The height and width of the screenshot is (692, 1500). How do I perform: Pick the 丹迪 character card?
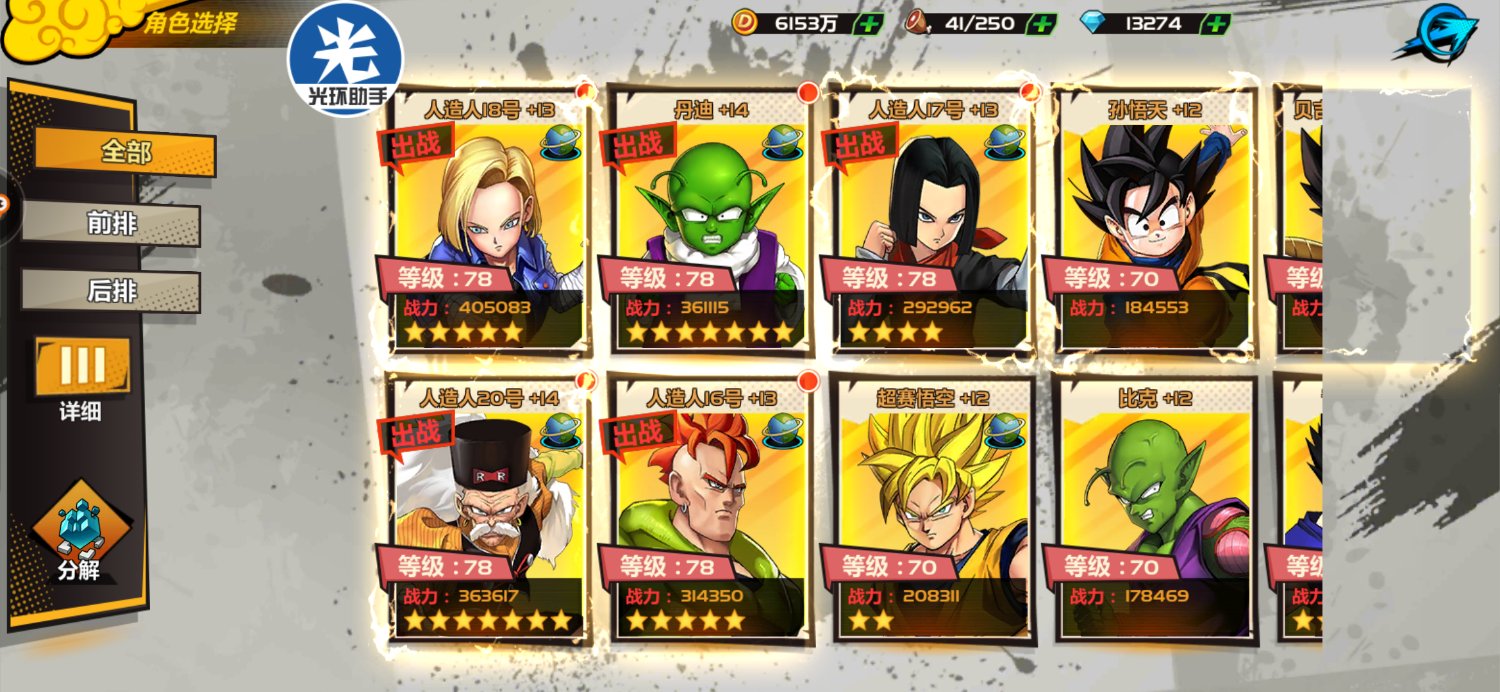(710, 222)
